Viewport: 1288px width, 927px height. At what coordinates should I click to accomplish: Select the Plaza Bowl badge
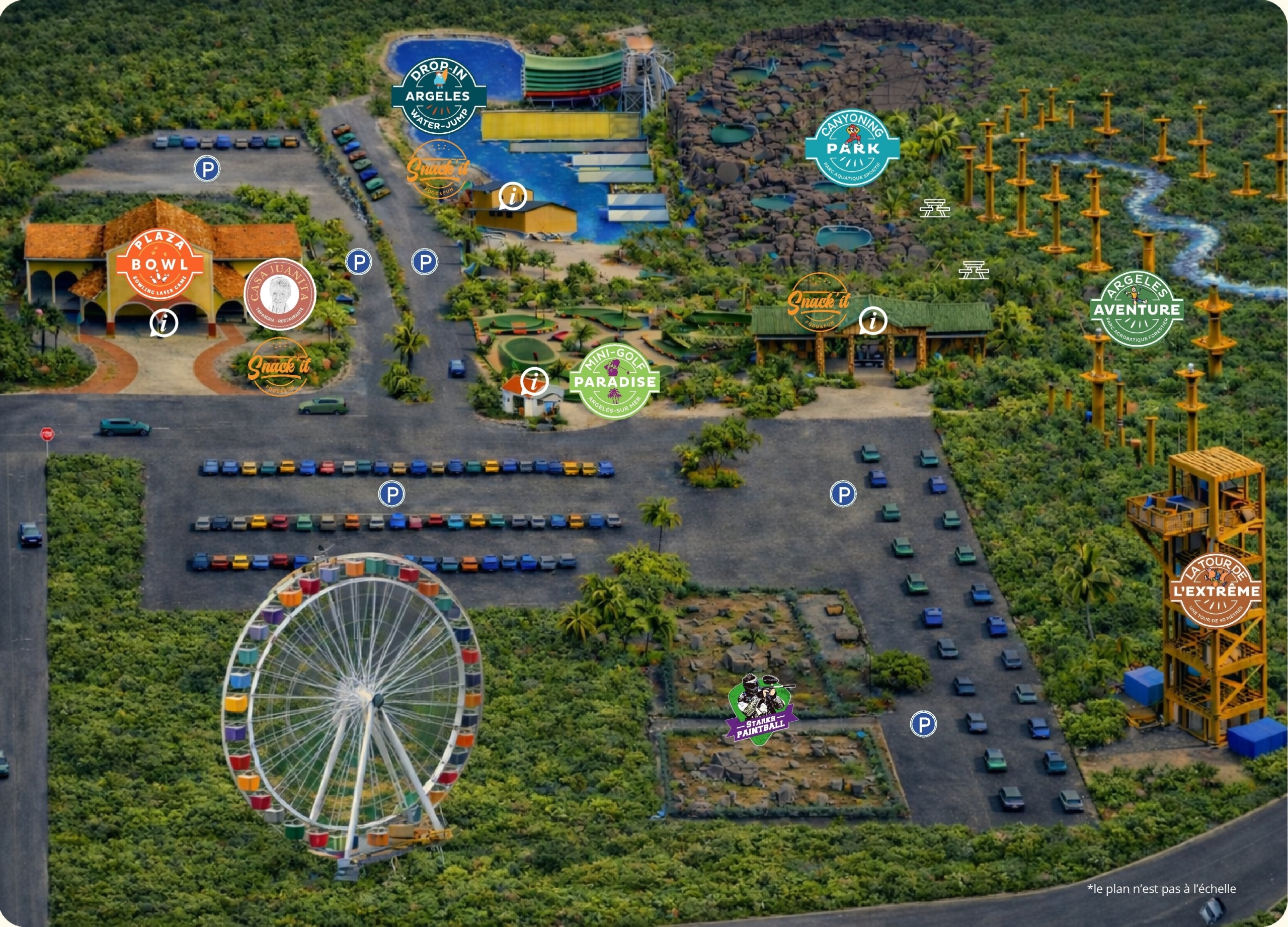coord(159,265)
